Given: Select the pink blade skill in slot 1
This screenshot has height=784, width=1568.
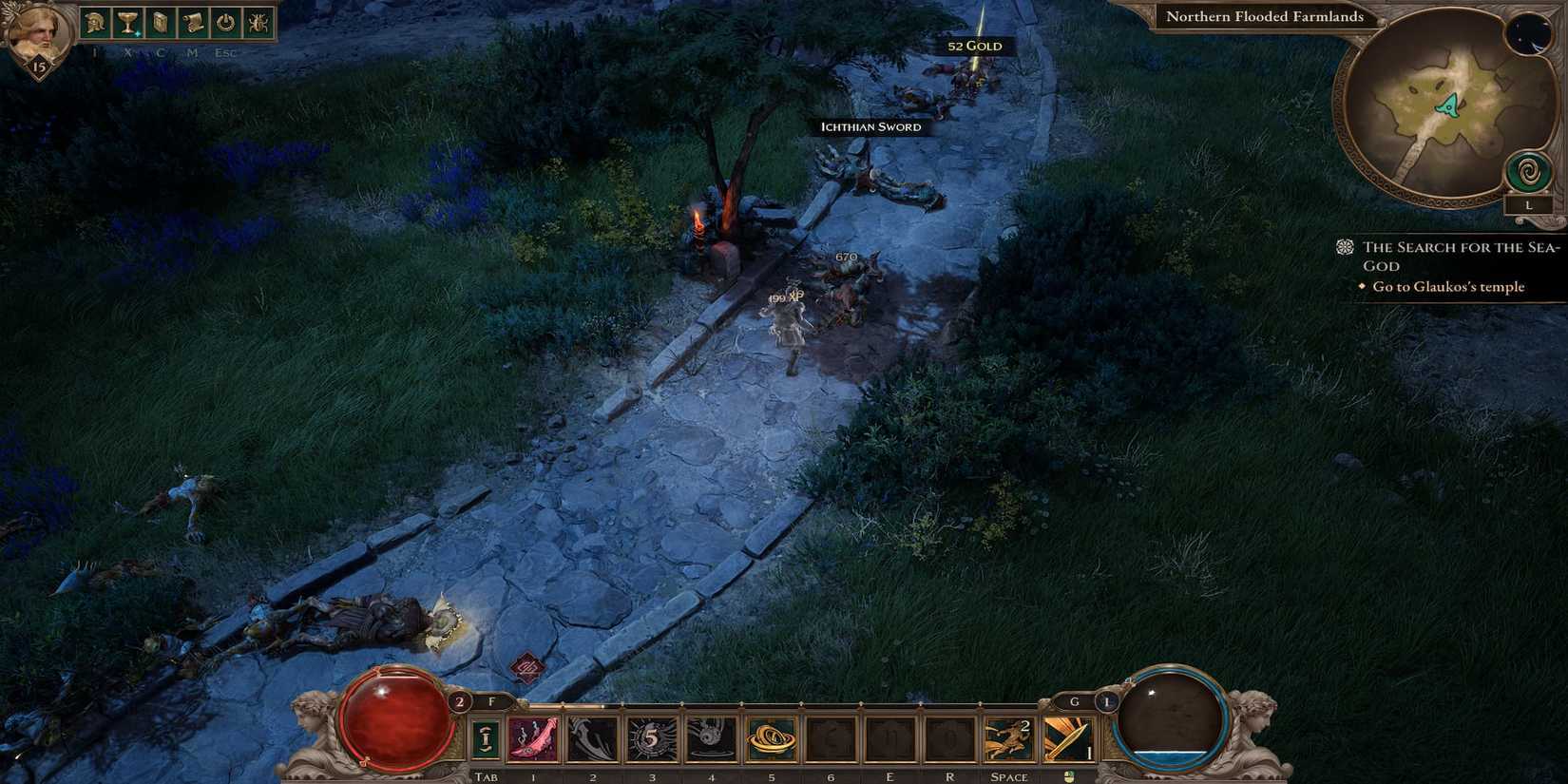Looking at the screenshot, I should tap(533, 737).
